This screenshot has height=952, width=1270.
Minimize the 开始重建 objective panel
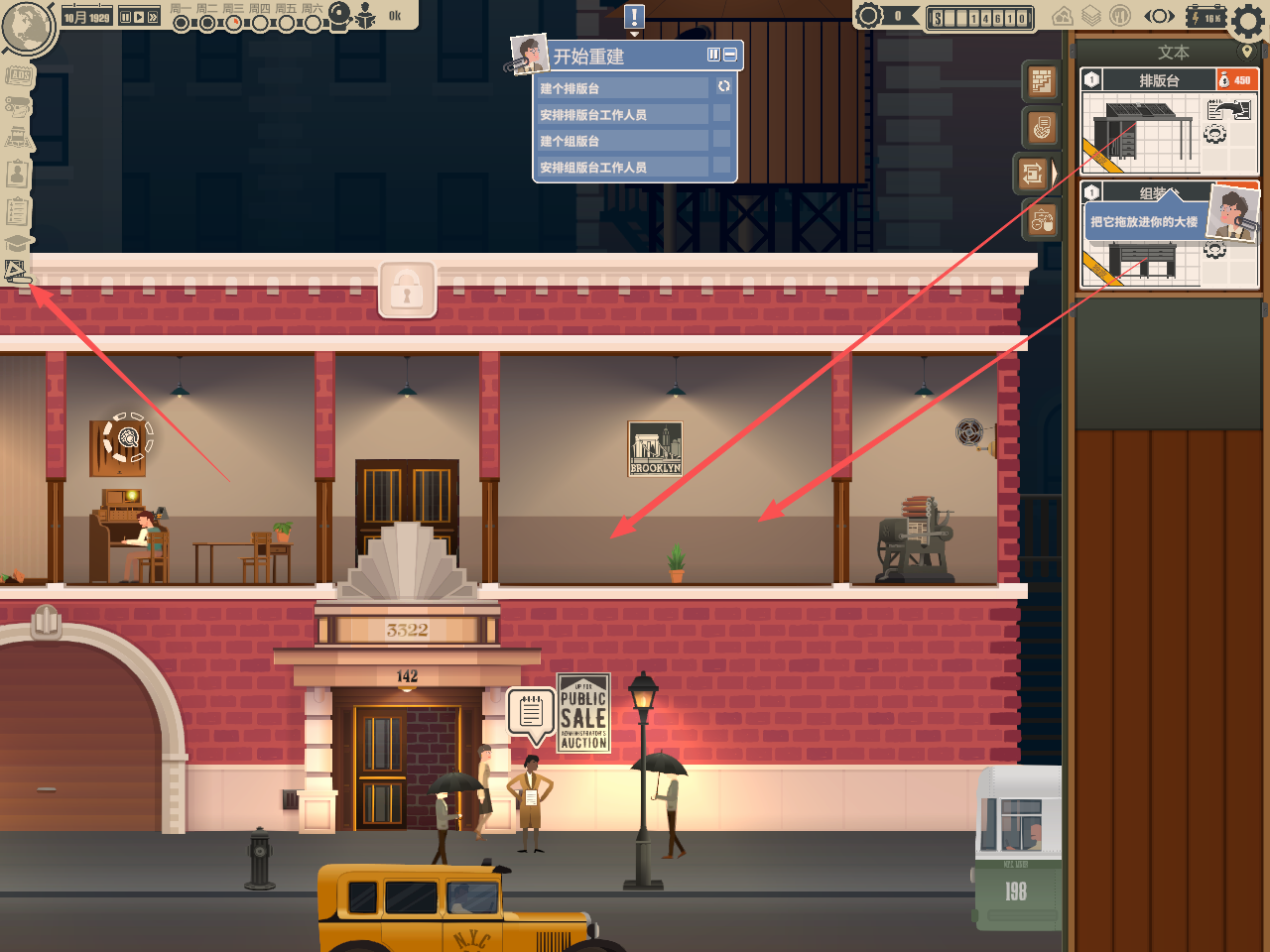[730, 56]
